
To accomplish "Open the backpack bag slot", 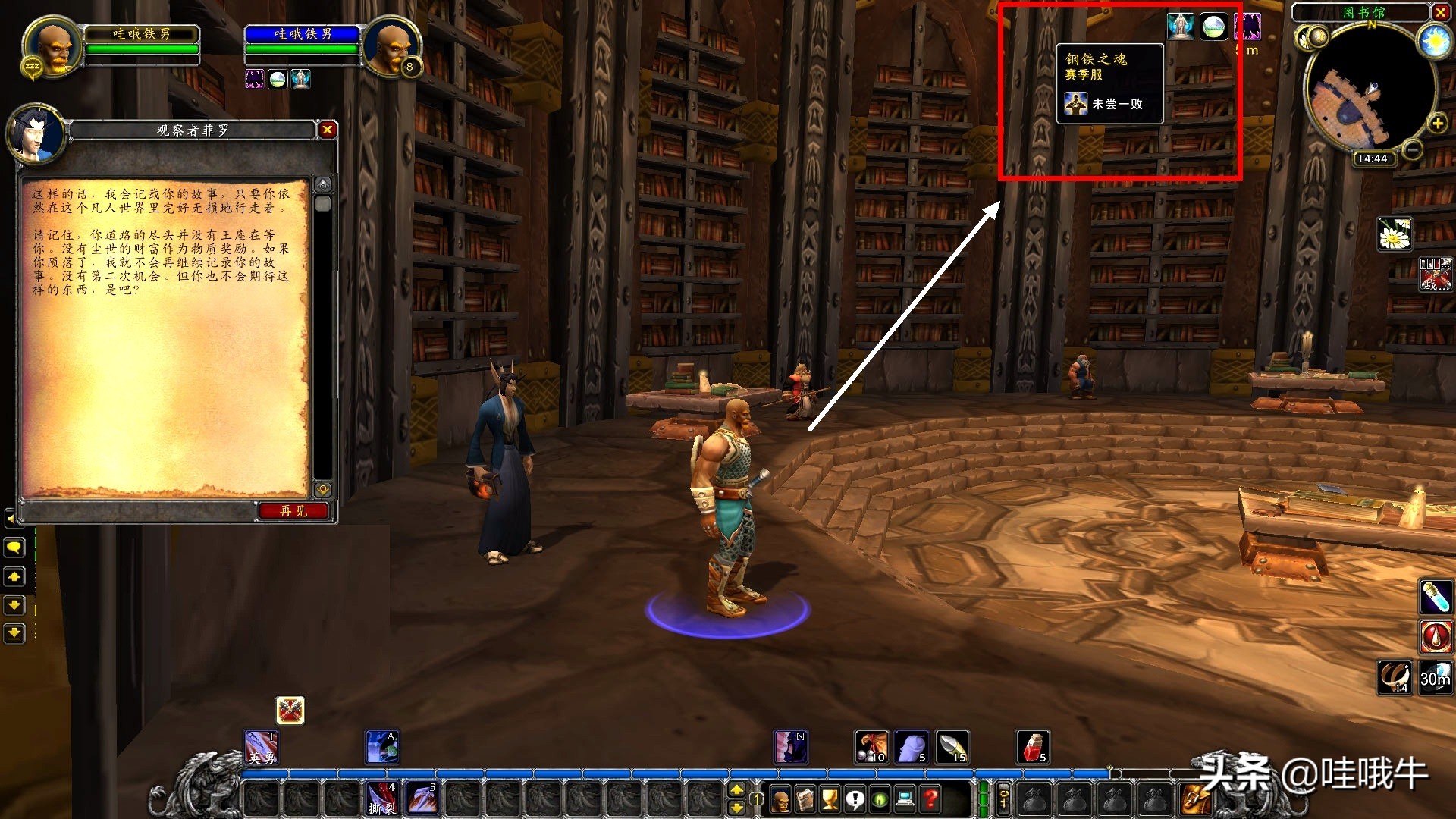I will tap(1195, 799).
